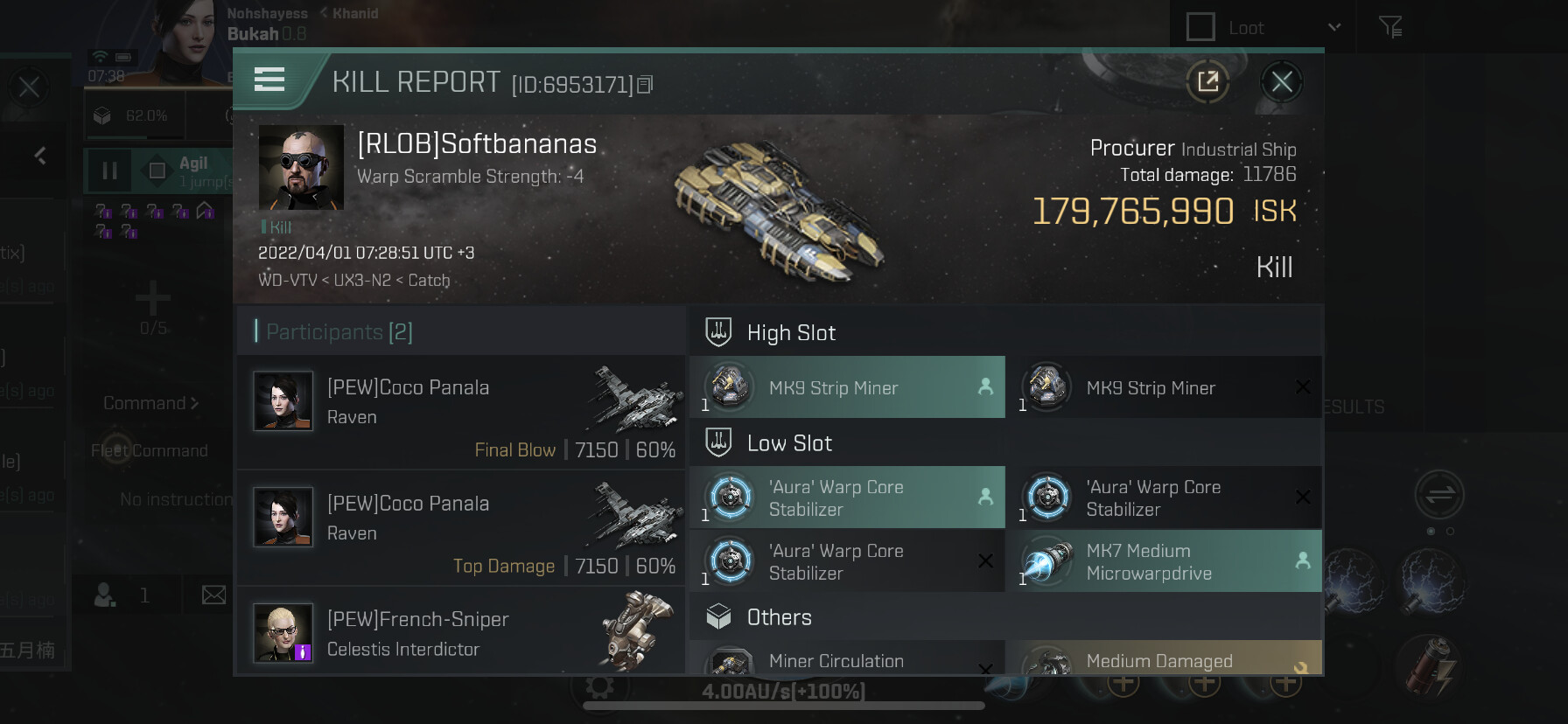Select Coco Panala Top Damage participant row
Screen dimensions: 1568x724
click(x=461, y=528)
